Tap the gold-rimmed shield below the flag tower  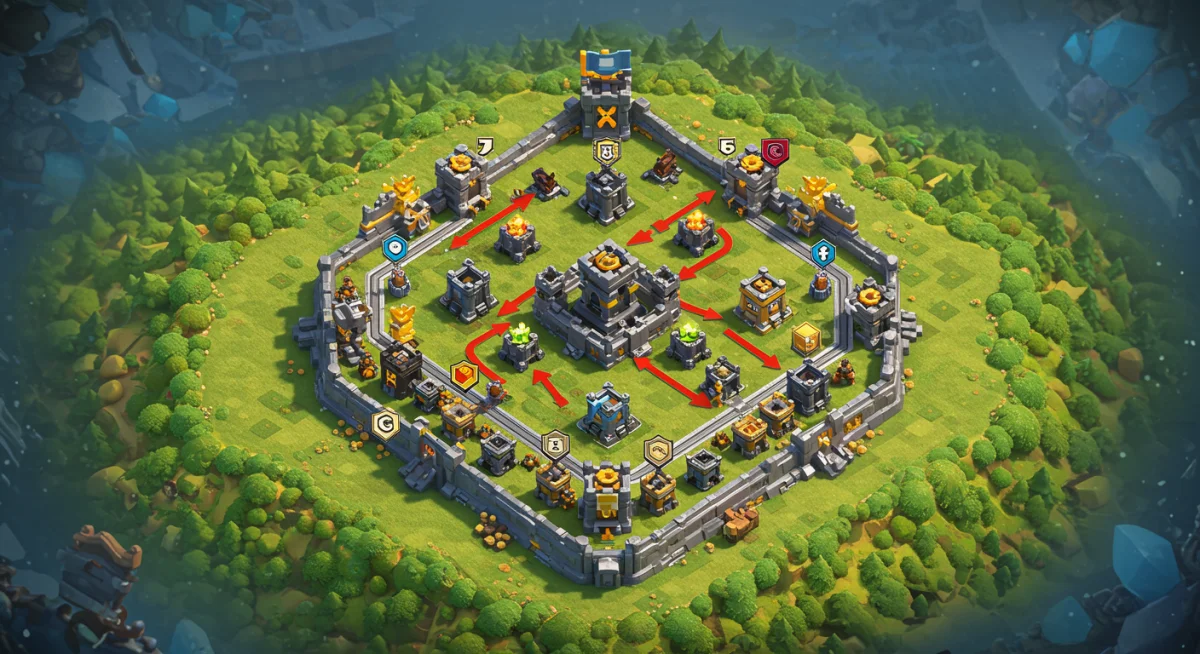click(605, 151)
